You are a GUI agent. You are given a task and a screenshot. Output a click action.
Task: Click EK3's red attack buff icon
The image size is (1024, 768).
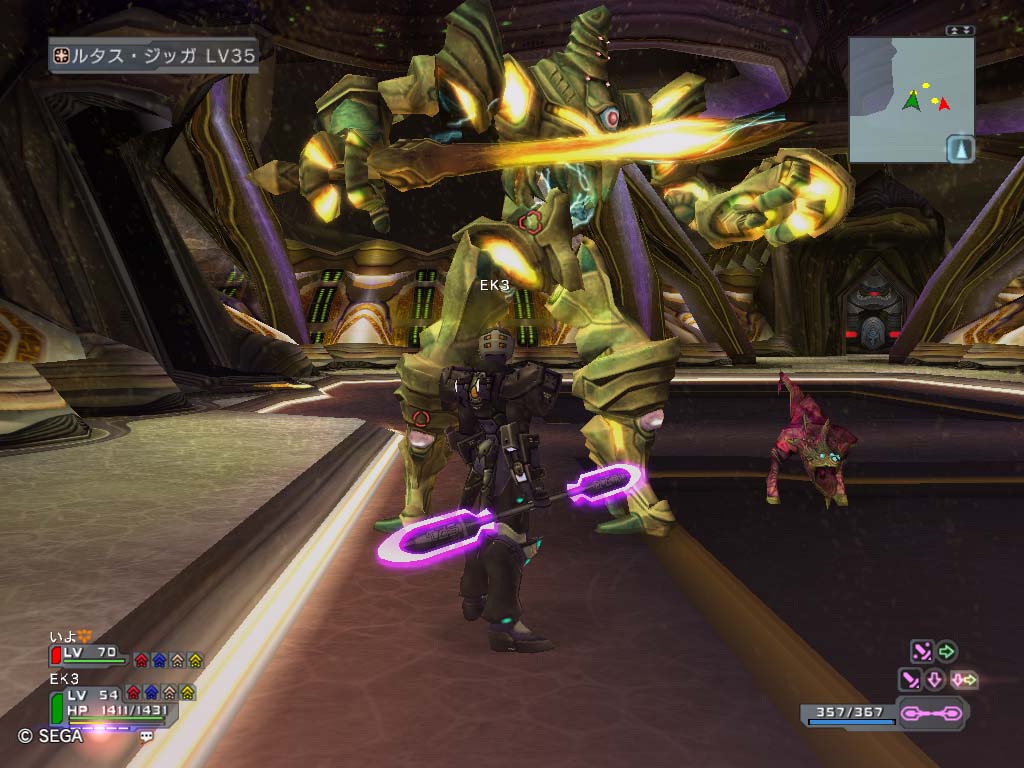pyautogui.click(x=133, y=692)
